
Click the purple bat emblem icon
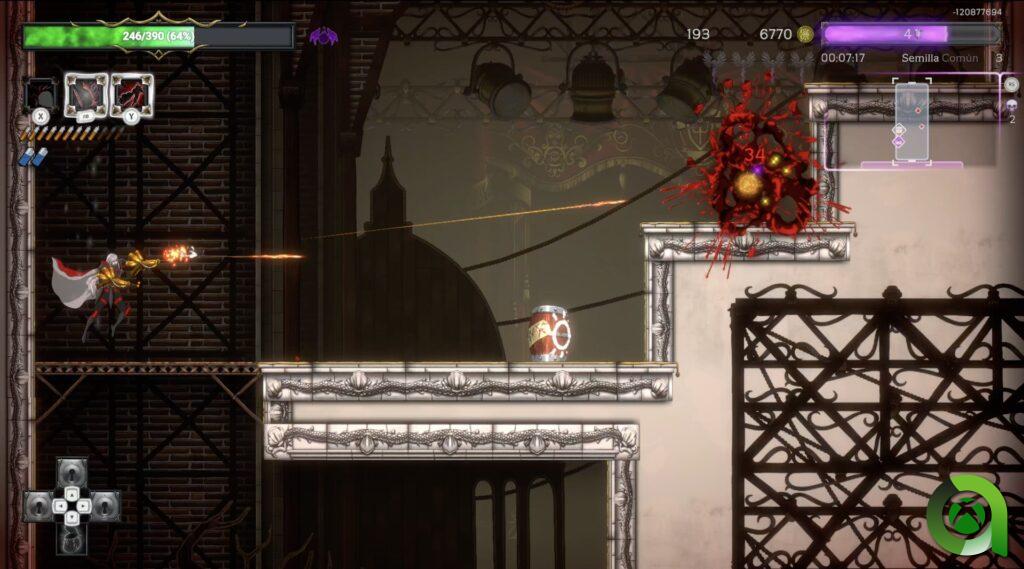(x=323, y=37)
